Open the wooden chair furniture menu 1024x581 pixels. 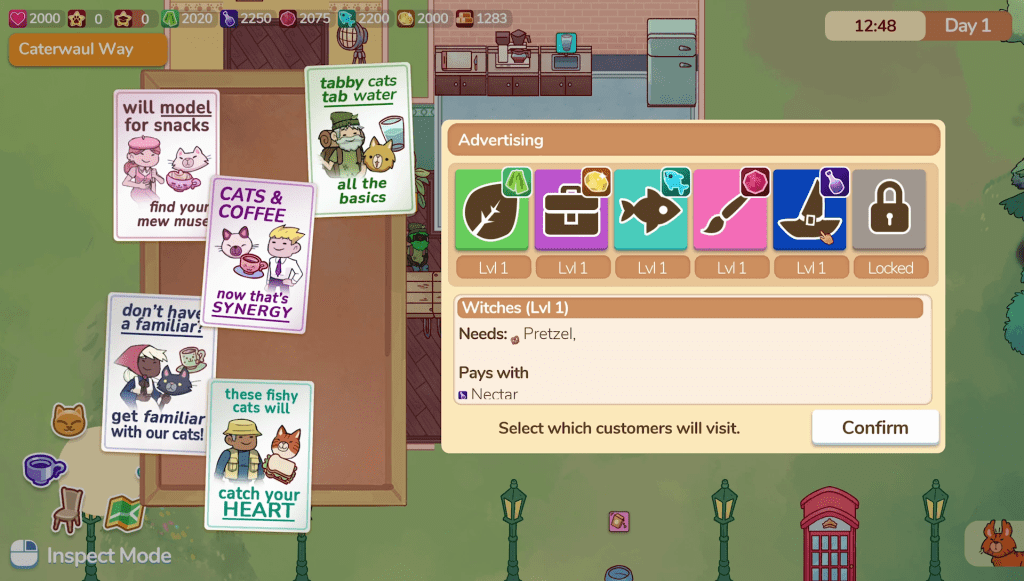[x=70, y=508]
